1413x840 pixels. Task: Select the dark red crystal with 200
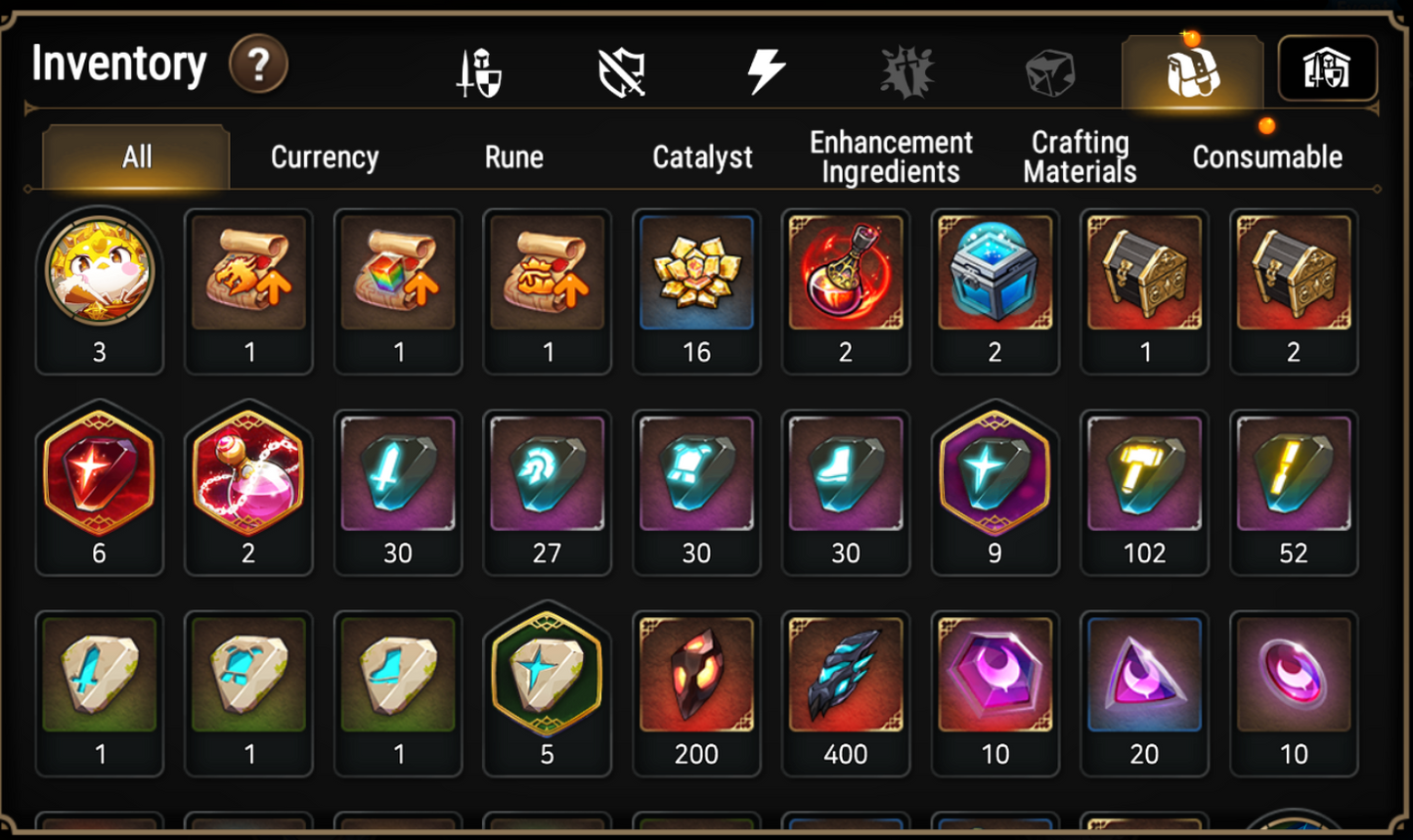(696, 675)
